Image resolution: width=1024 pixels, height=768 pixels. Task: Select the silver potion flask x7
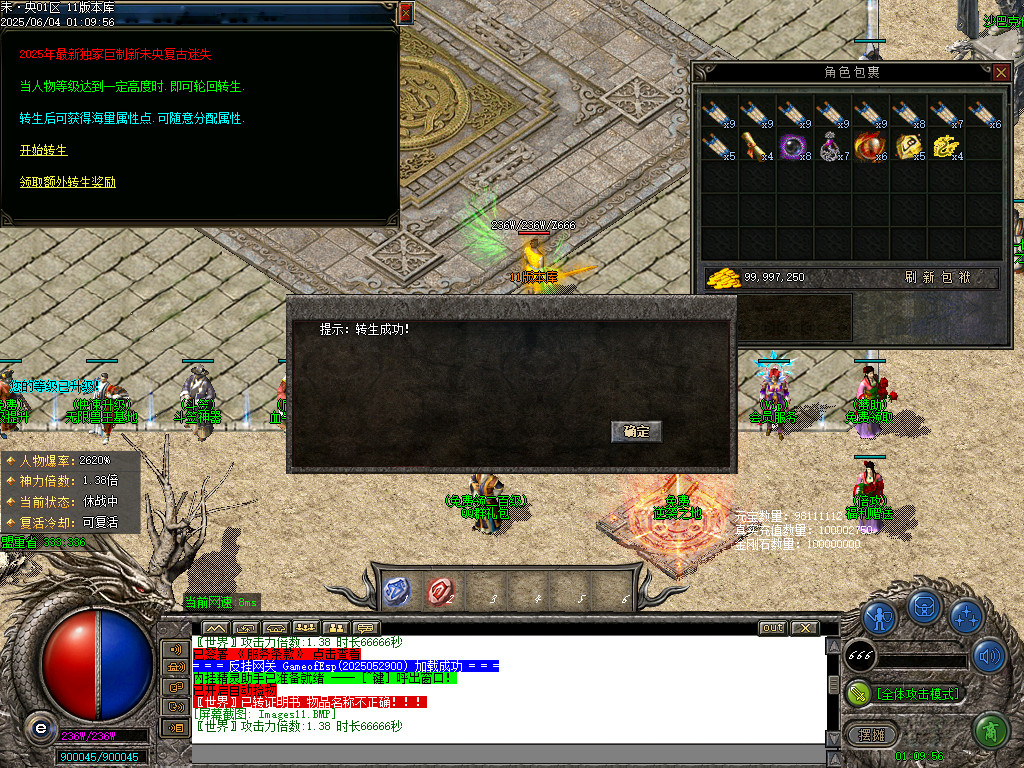tap(832, 146)
